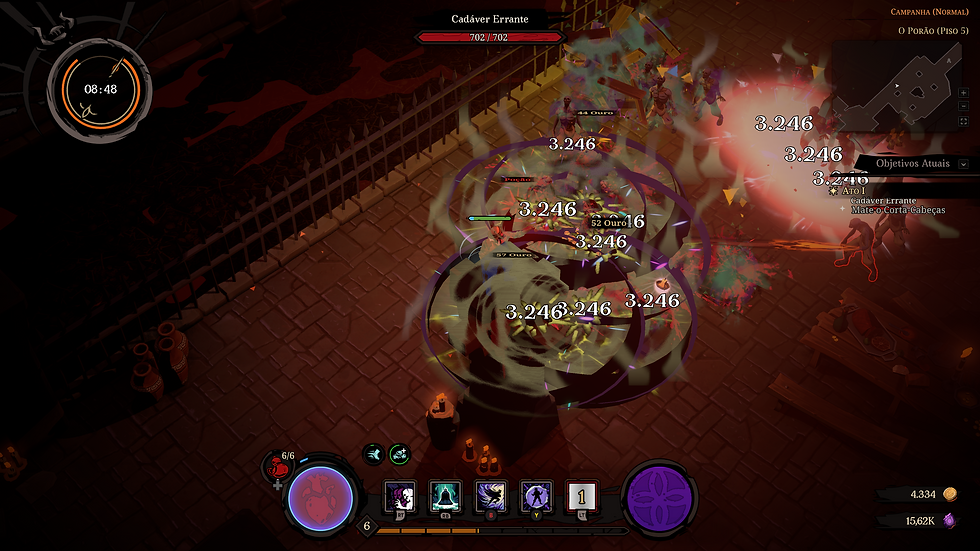Use the red health potion flask
The width and height of the screenshot is (980, 551).
point(278,468)
